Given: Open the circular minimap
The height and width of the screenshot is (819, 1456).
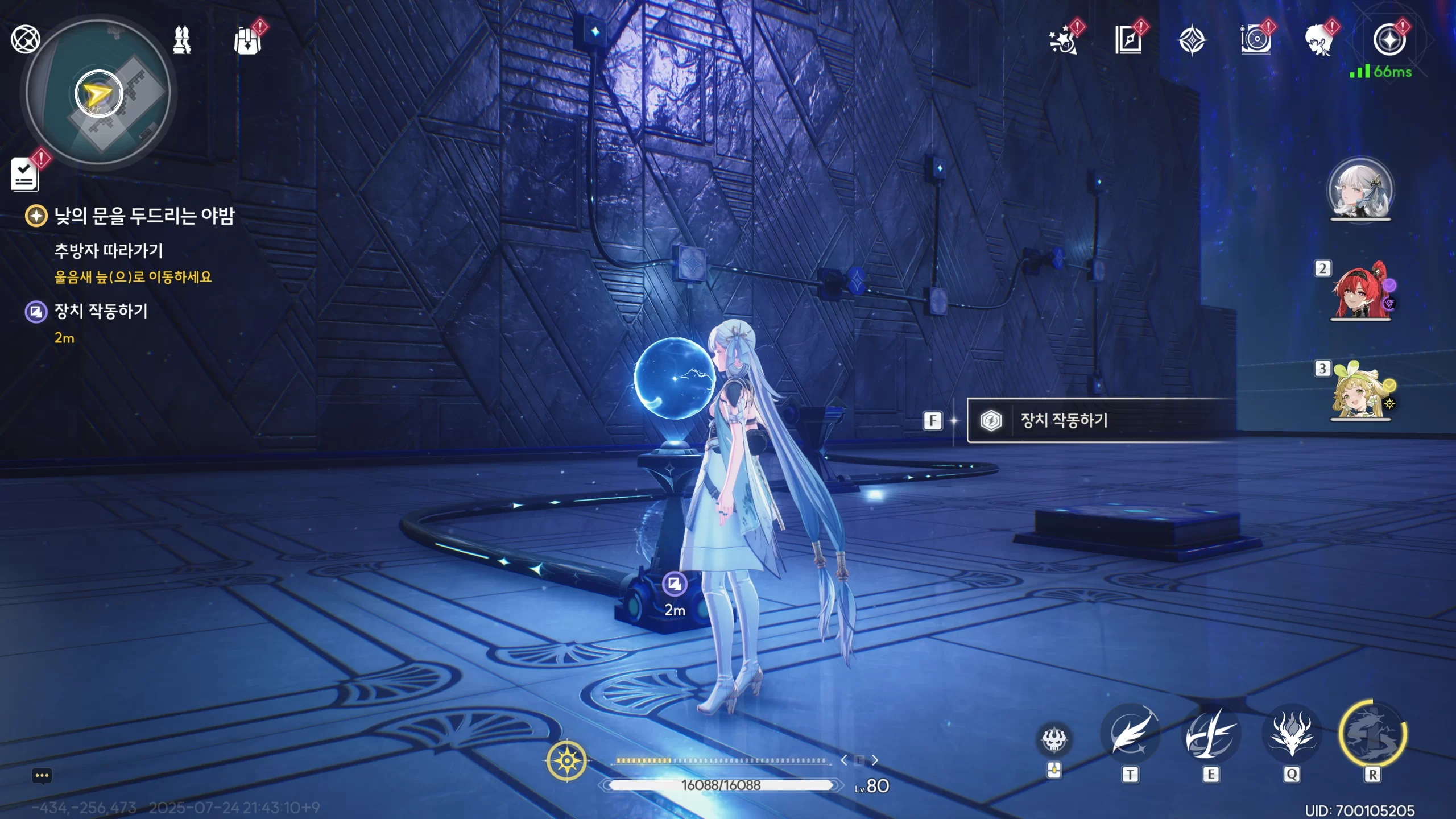Looking at the screenshot, I should [x=99, y=93].
